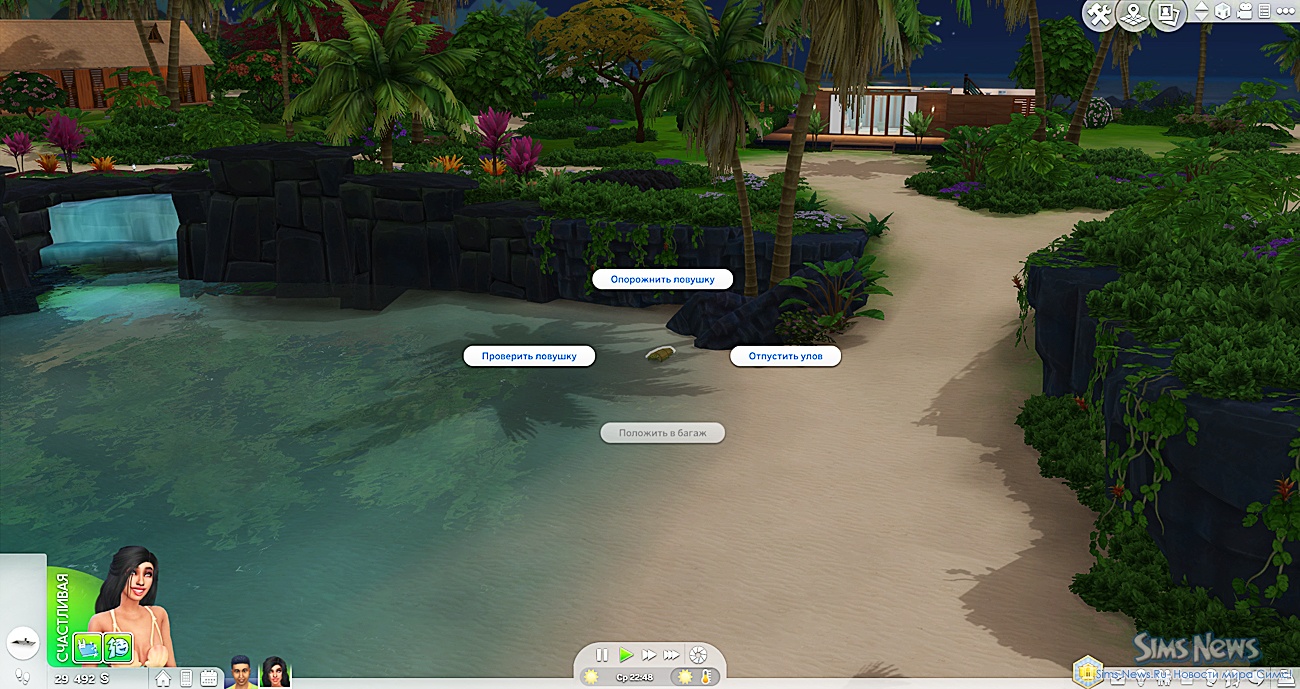The width and height of the screenshot is (1300, 689).
Task: Choose "Опорожнить ловушку" interaction option
Action: click(662, 280)
